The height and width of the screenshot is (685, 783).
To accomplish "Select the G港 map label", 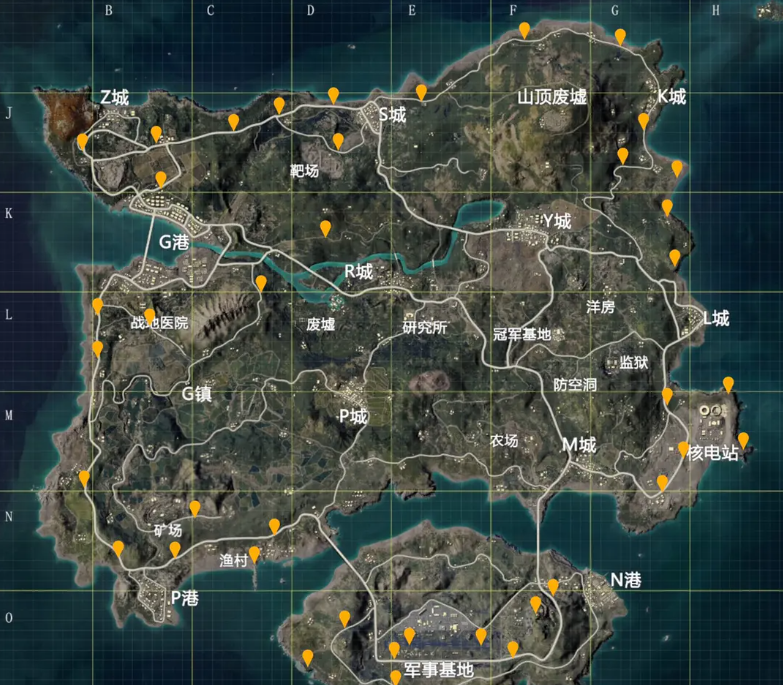I will point(173,241).
